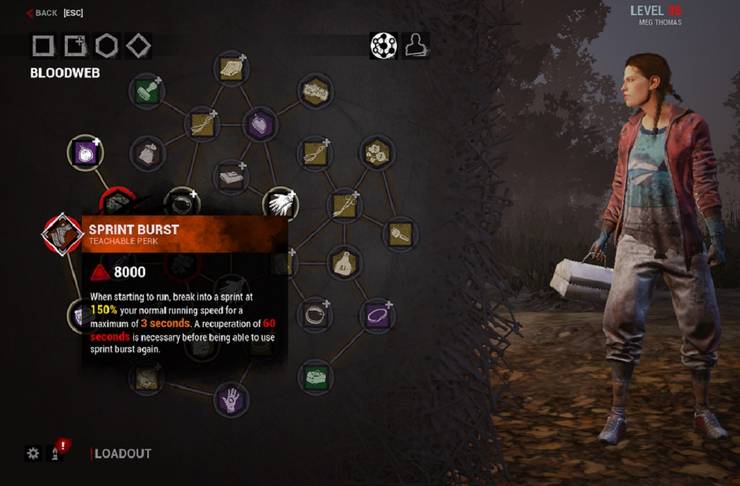Open the gear settings icon

(33, 454)
